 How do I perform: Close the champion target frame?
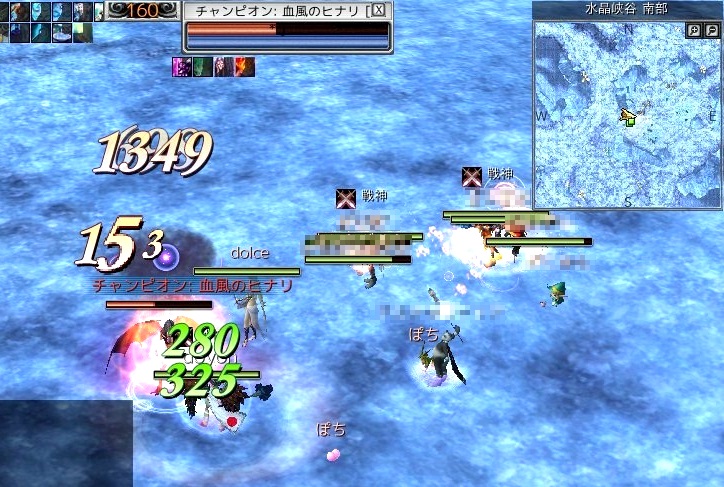coord(378,10)
